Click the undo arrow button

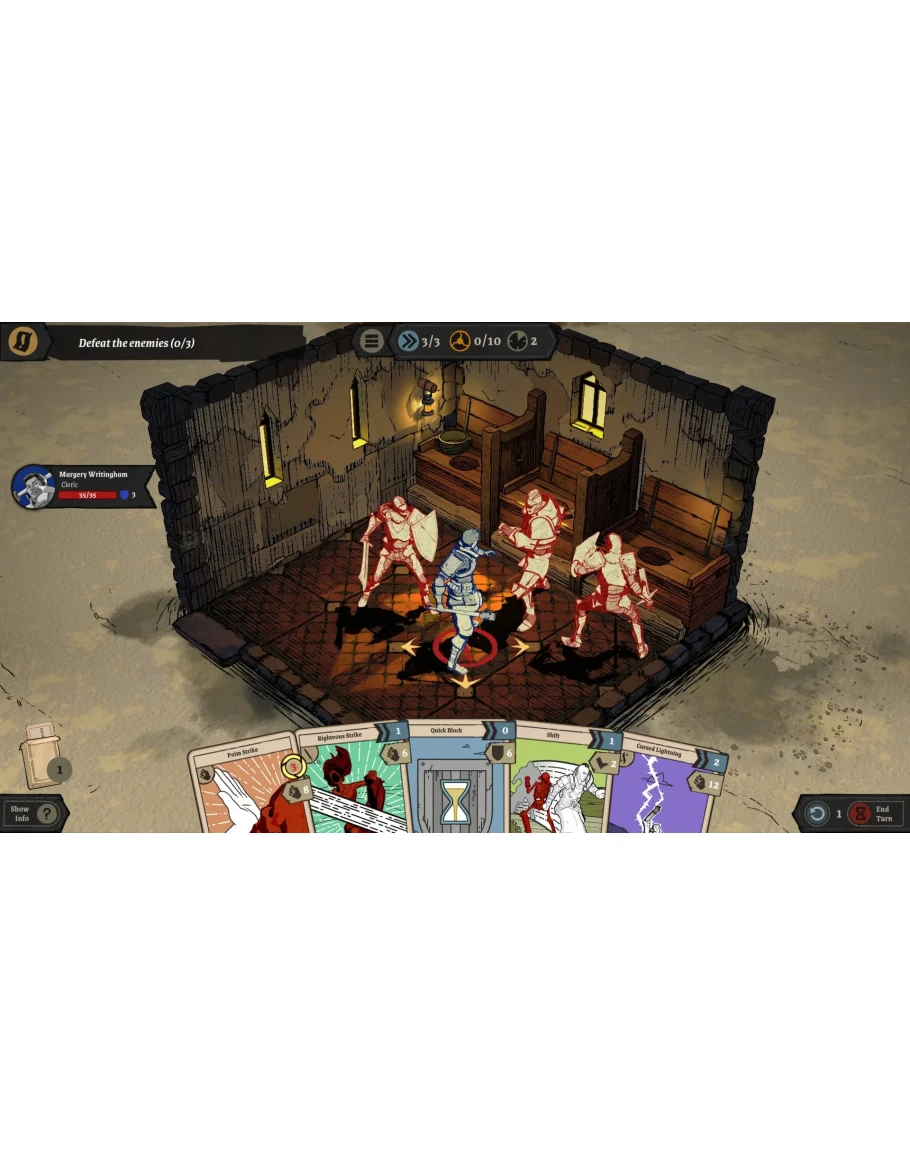(817, 814)
